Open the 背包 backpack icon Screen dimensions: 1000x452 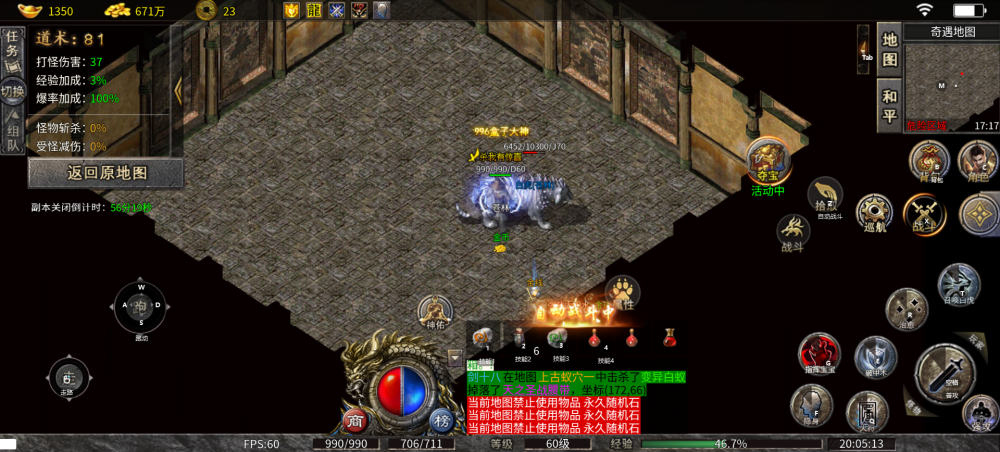(929, 161)
